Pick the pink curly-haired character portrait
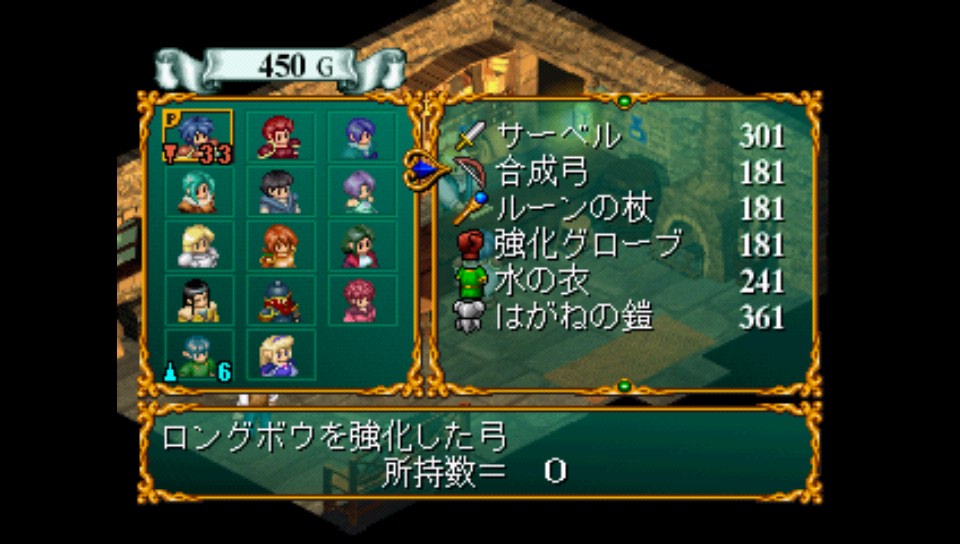The width and height of the screenshot is (960, 544). pyautogui.click(x=363, y=300)
